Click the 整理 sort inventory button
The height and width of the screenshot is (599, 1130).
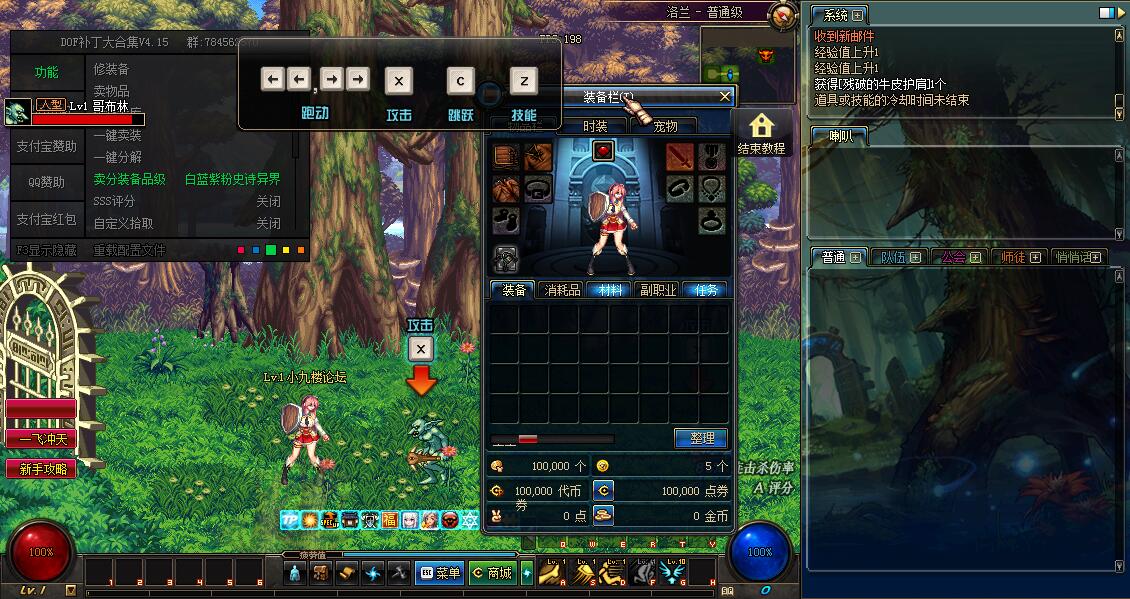[701, 438]
